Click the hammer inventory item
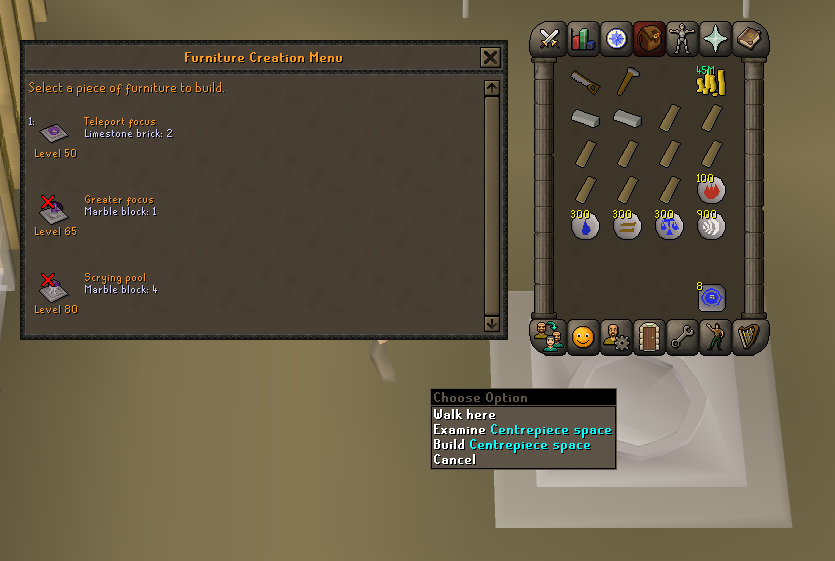 627,81
